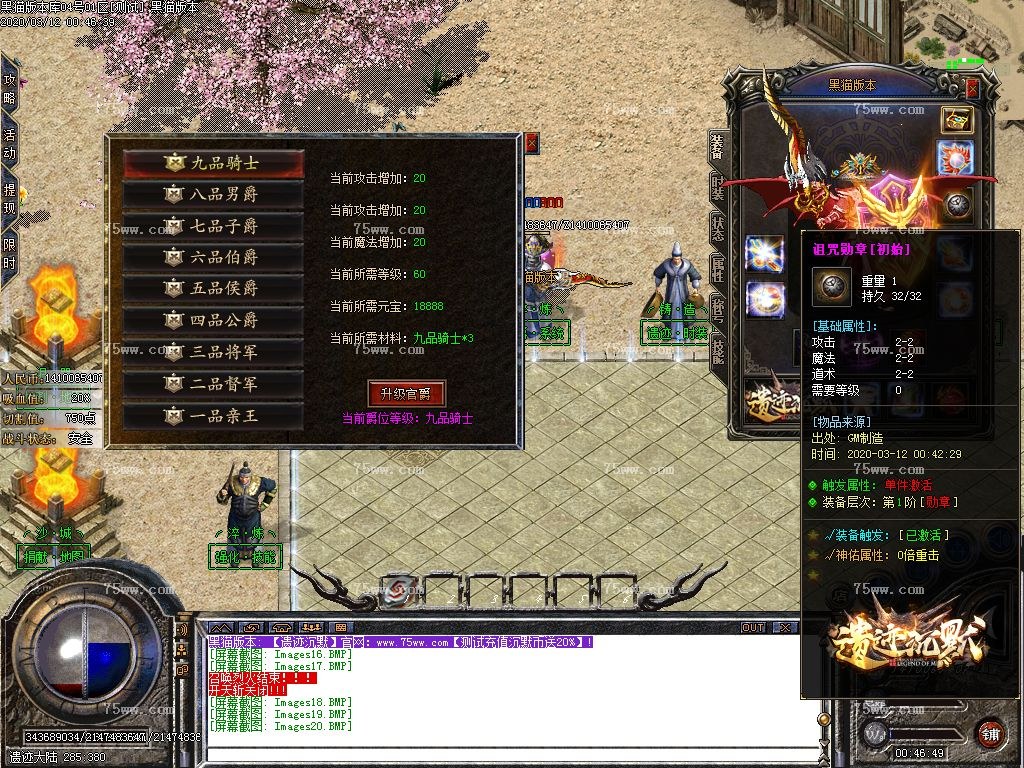Open the red 铺 shop button

(x=990, y=732)
